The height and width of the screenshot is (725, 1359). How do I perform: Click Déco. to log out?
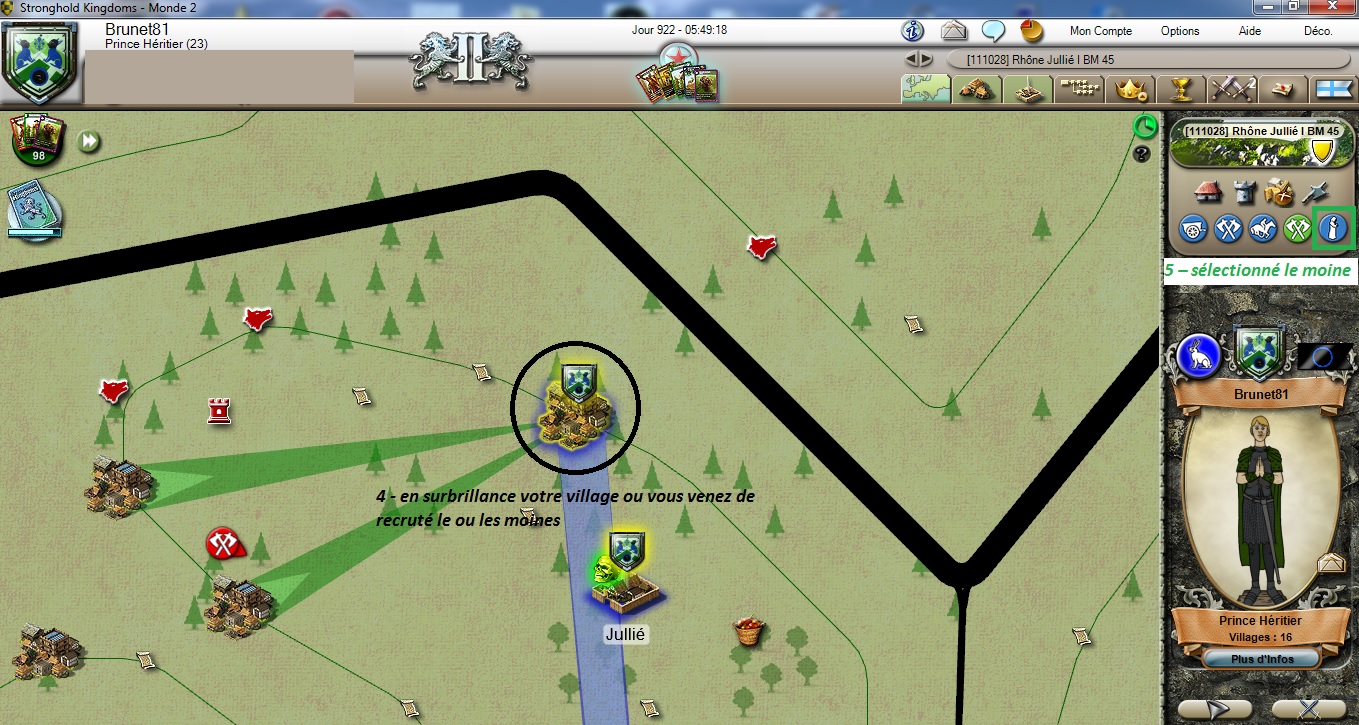[x=1318, y=31]
